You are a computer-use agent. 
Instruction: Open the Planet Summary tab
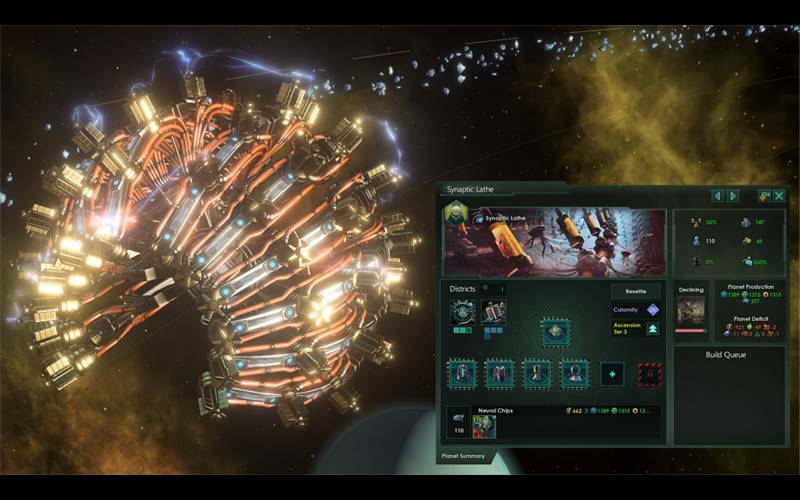pos(464,456)
